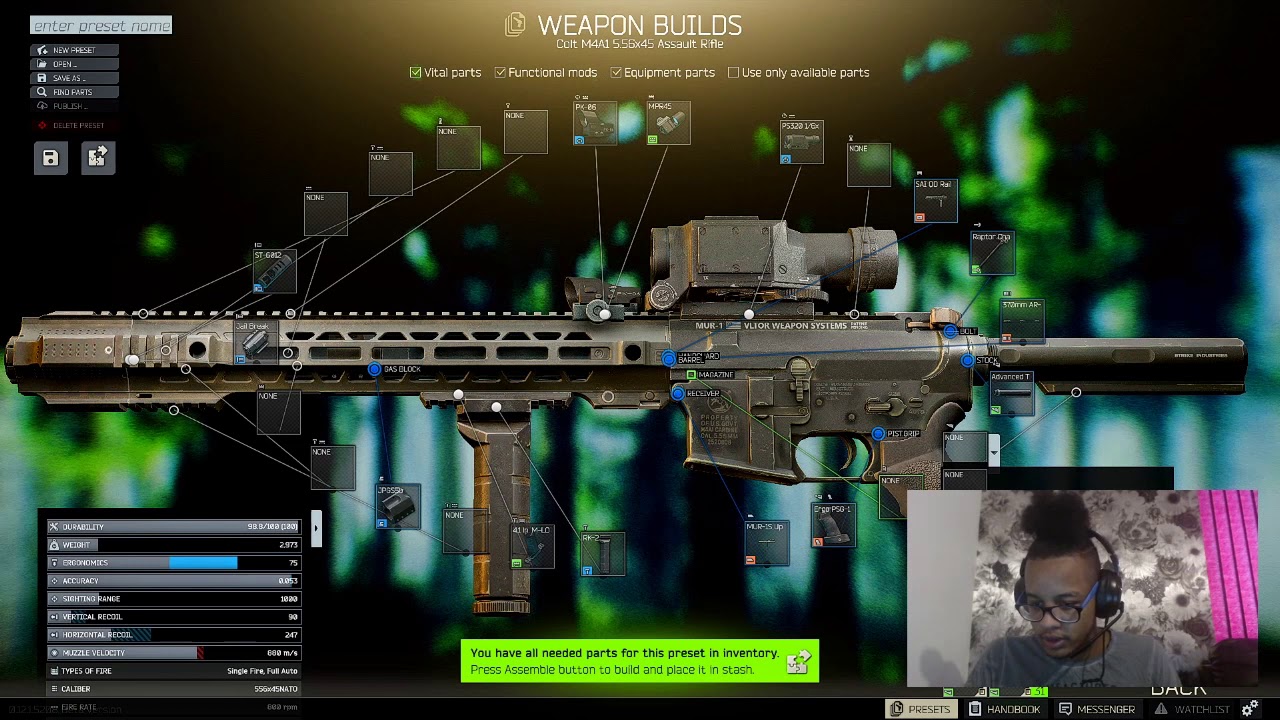Viewport: 1280px width, 720px height.
Task: Choose Save As for this preset
Action: 69,78
